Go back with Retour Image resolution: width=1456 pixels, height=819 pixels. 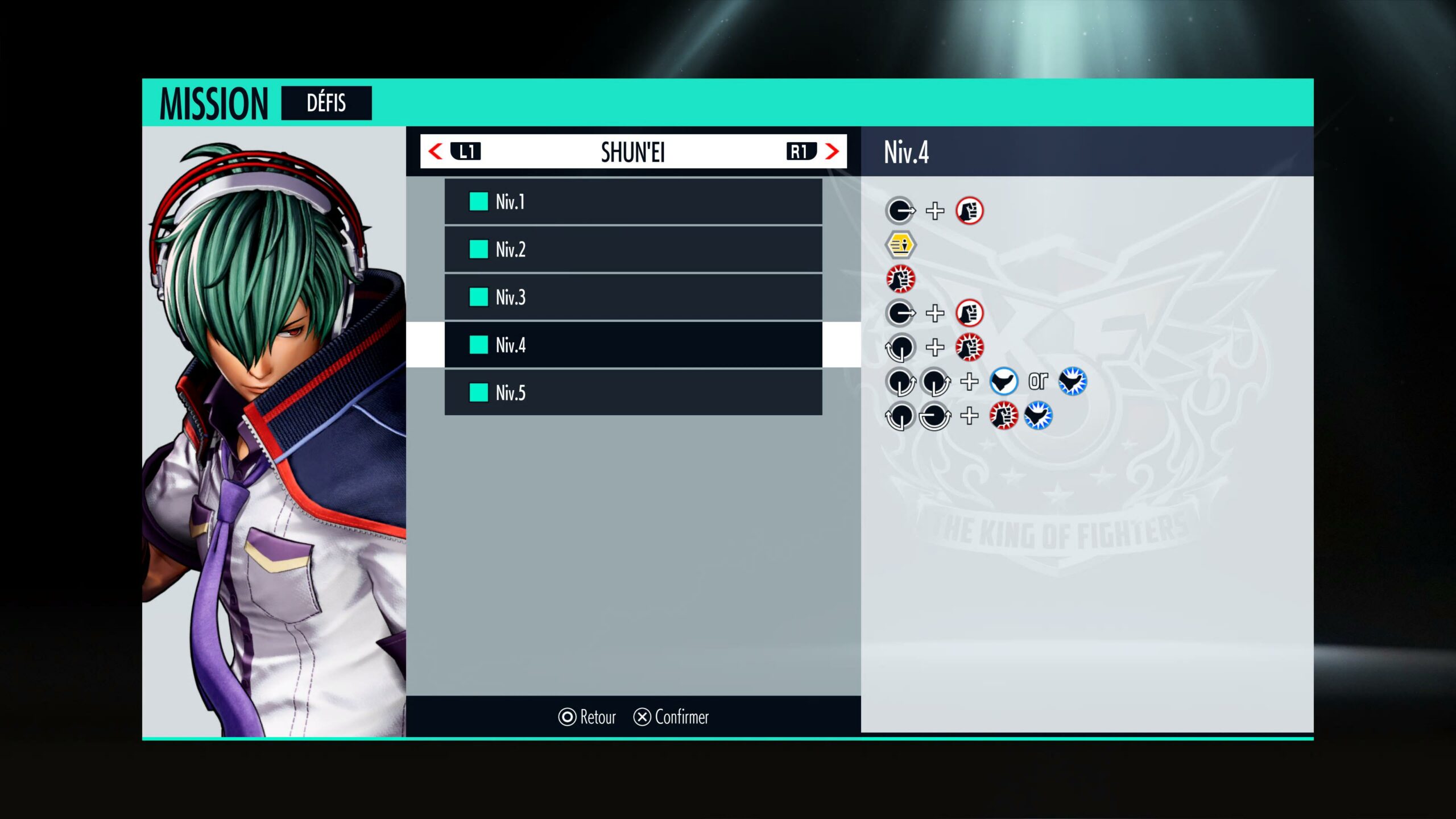[x=587, y=717]
